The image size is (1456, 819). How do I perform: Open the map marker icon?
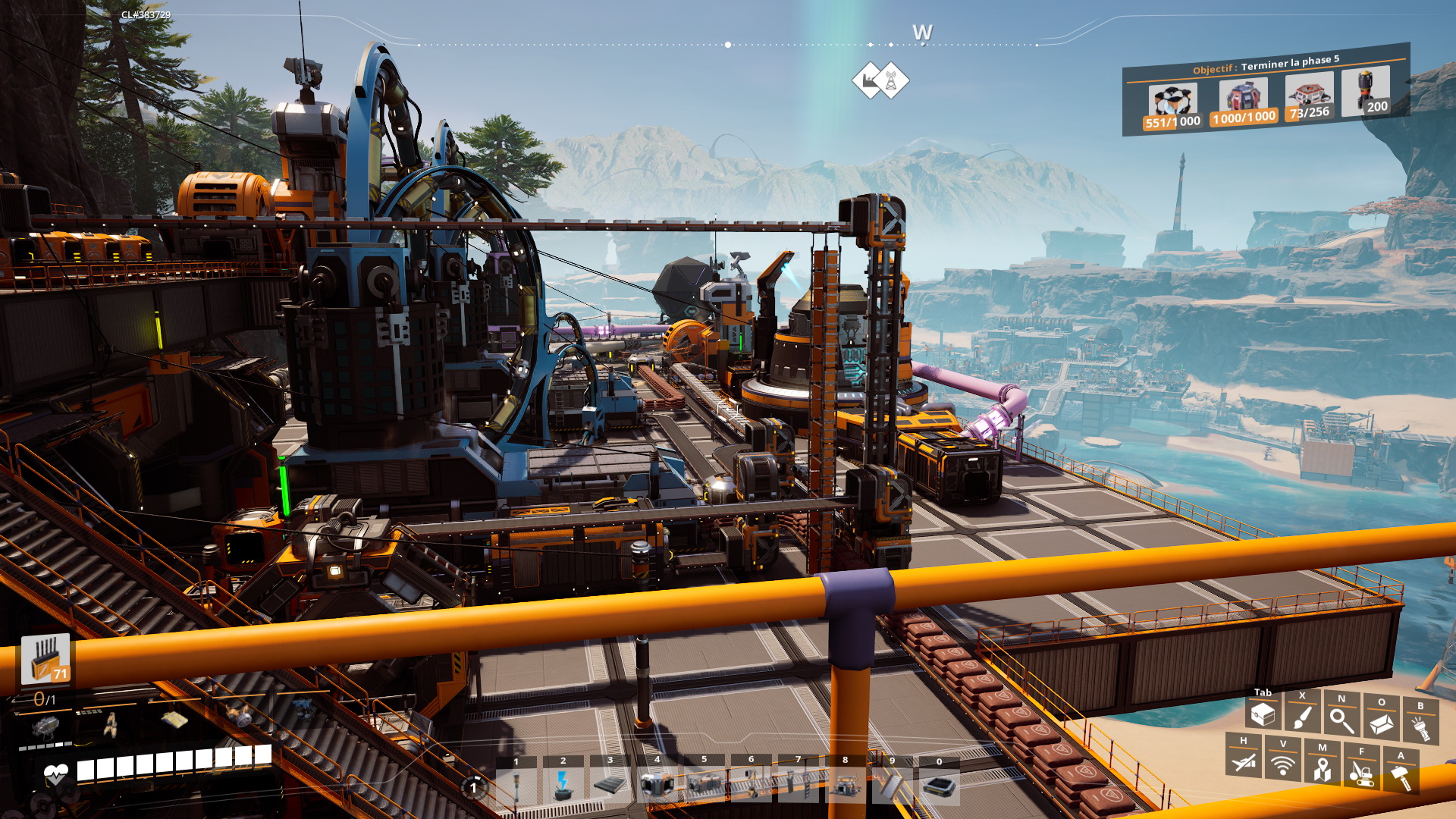click(1322, 769)
